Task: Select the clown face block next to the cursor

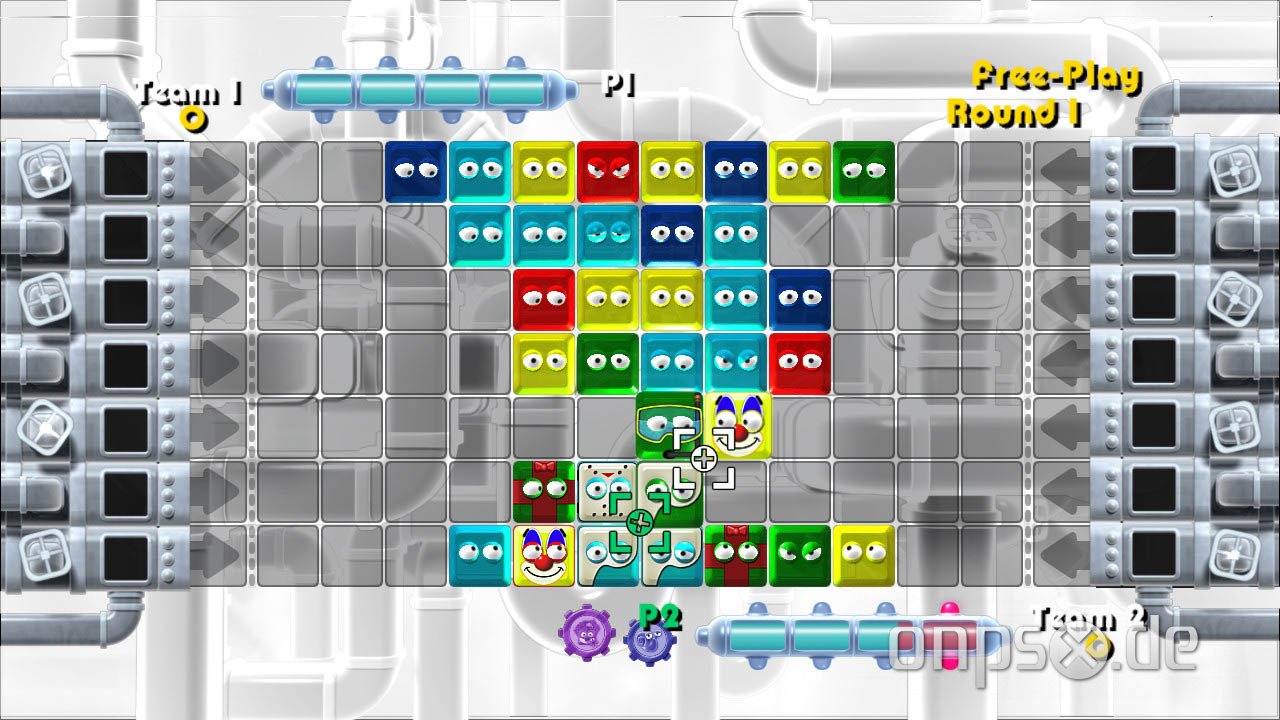Action: coord(737,424)
